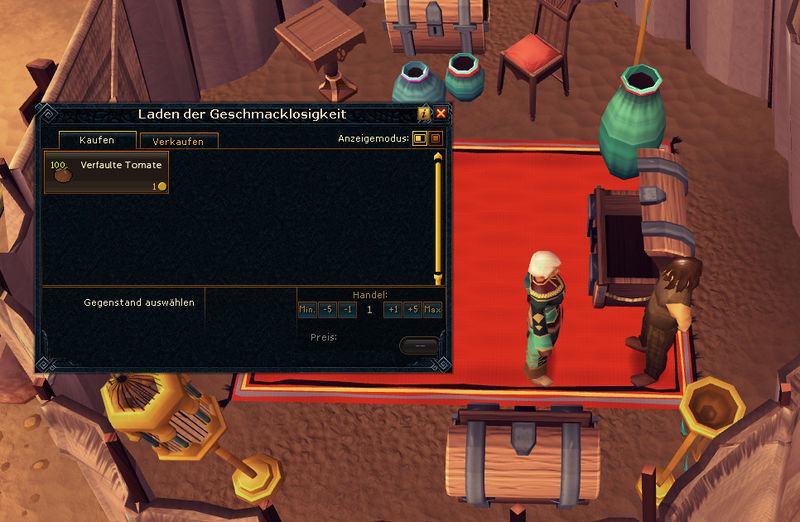Click the shop list scrollbar

pyautogui.click(x=437, y=215)
